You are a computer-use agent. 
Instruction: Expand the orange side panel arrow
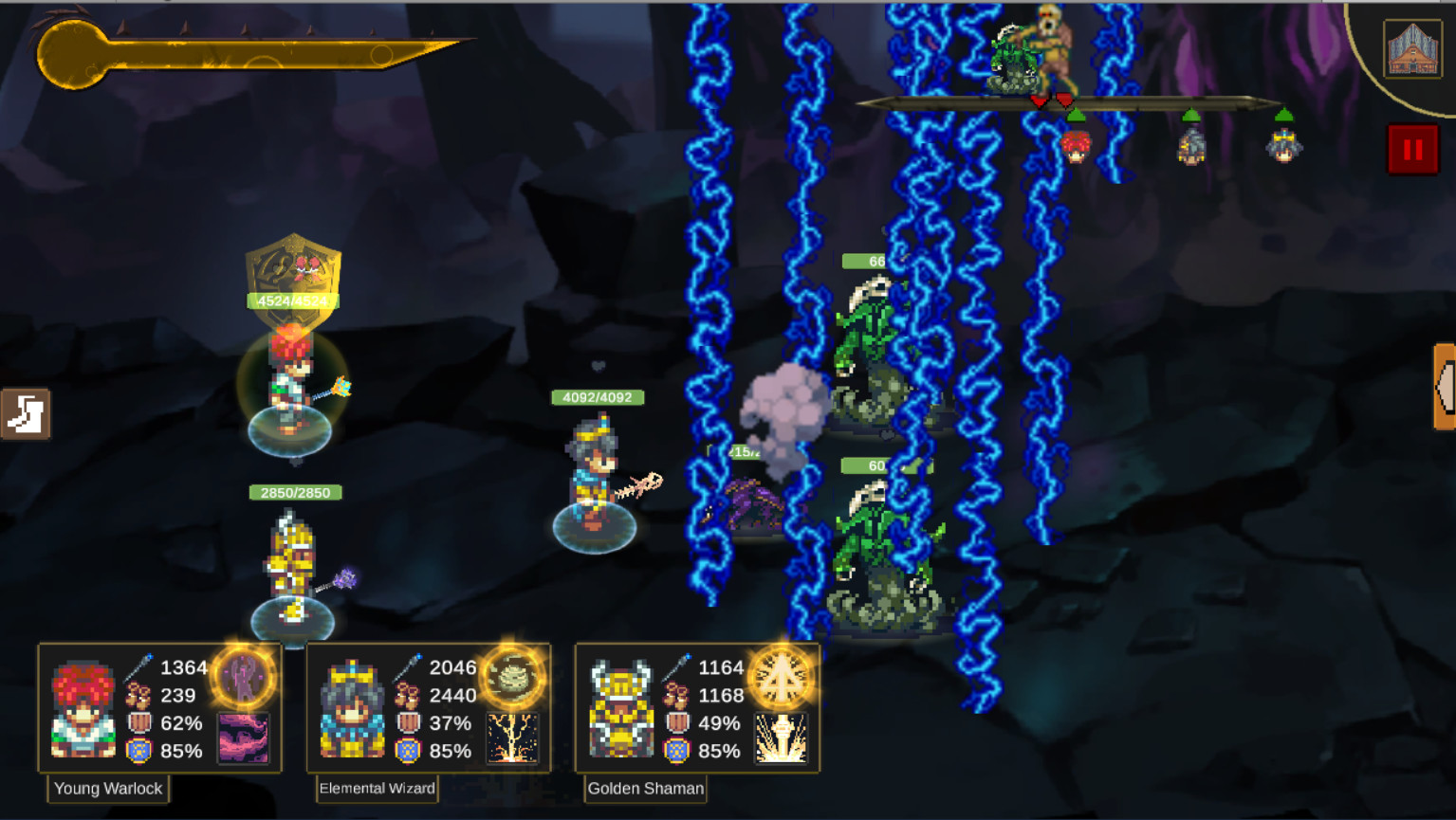(1445, 386)
